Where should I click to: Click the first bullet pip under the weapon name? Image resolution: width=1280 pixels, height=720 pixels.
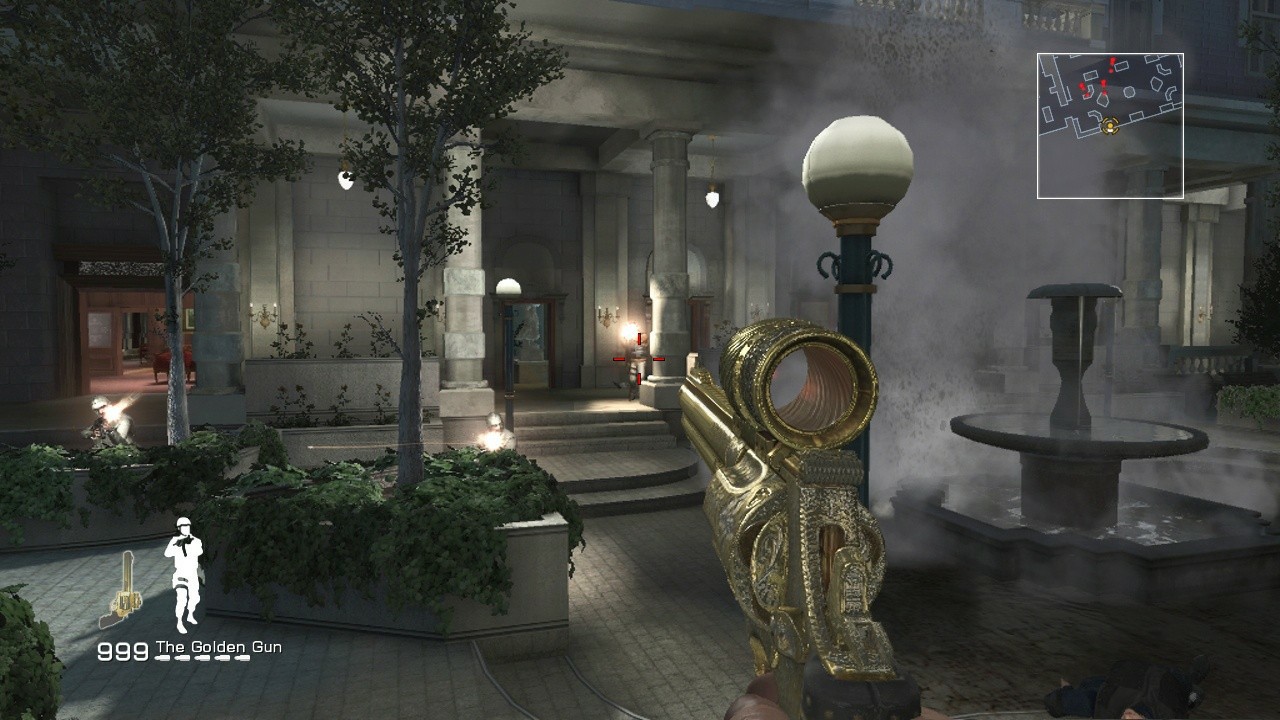[x=162, y=657]
